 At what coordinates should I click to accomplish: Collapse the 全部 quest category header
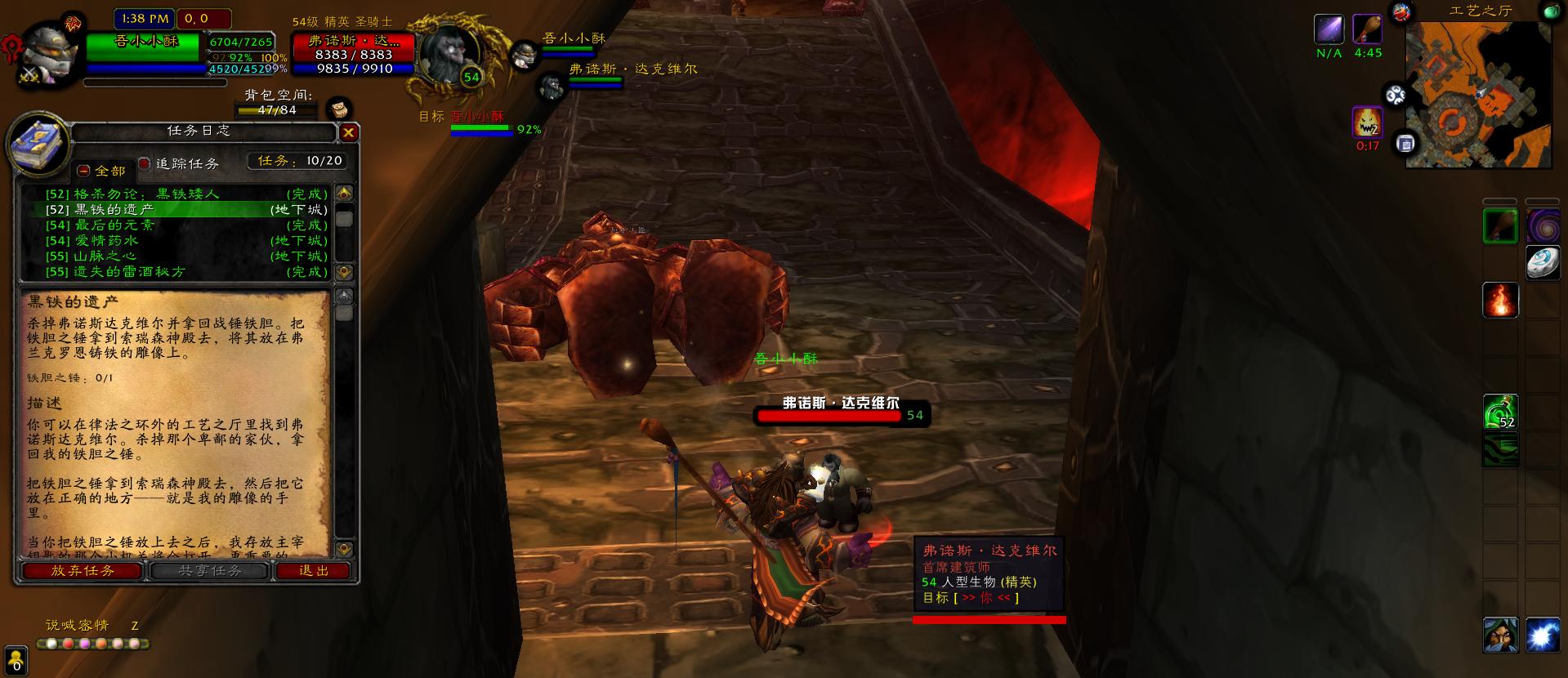tap(83, 171)
